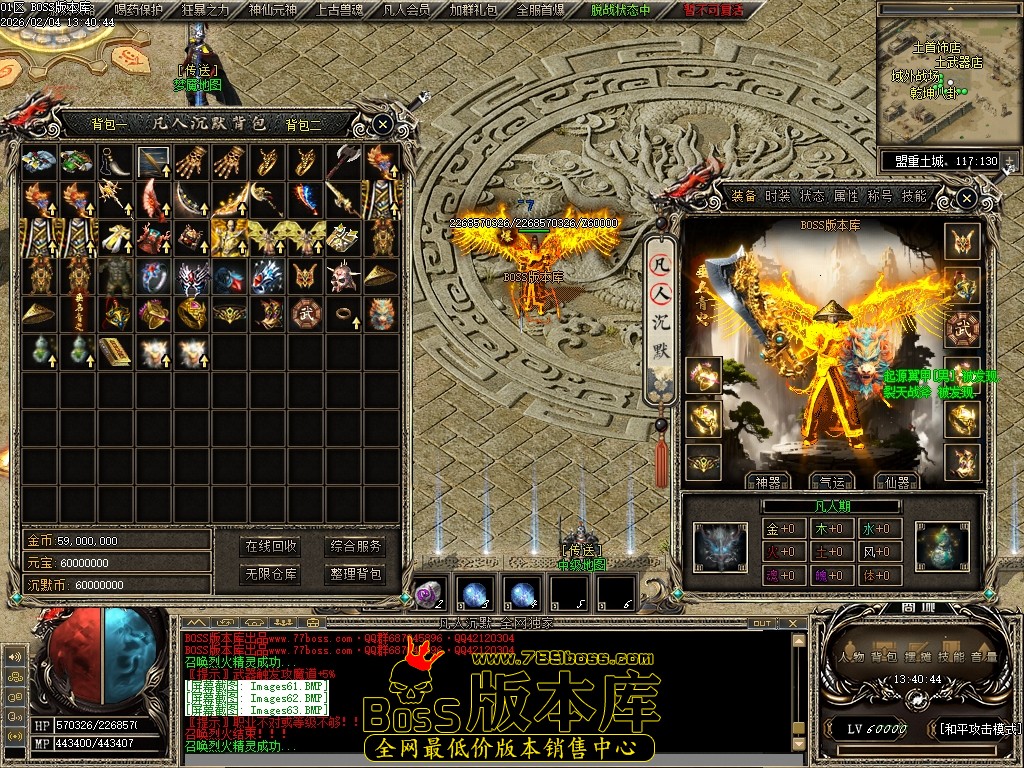The image size is (1024, 768).
Task: Click the 在线回收 online recycle button
Action: 271,546
